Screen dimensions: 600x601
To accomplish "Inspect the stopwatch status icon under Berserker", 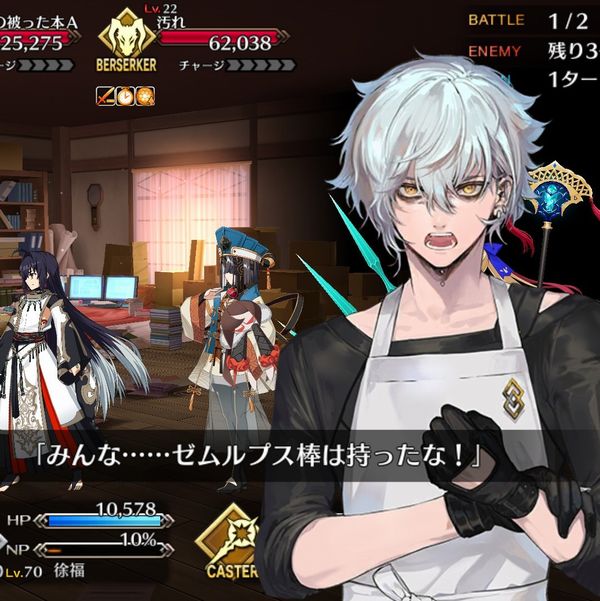I will 125,96.
